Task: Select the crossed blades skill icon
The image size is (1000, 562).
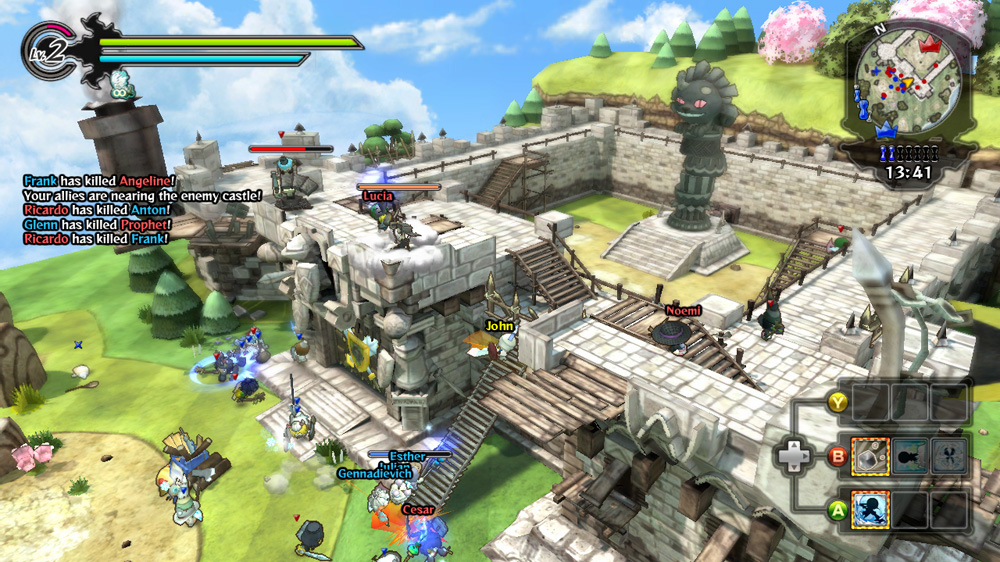Action: click(948, 456)
